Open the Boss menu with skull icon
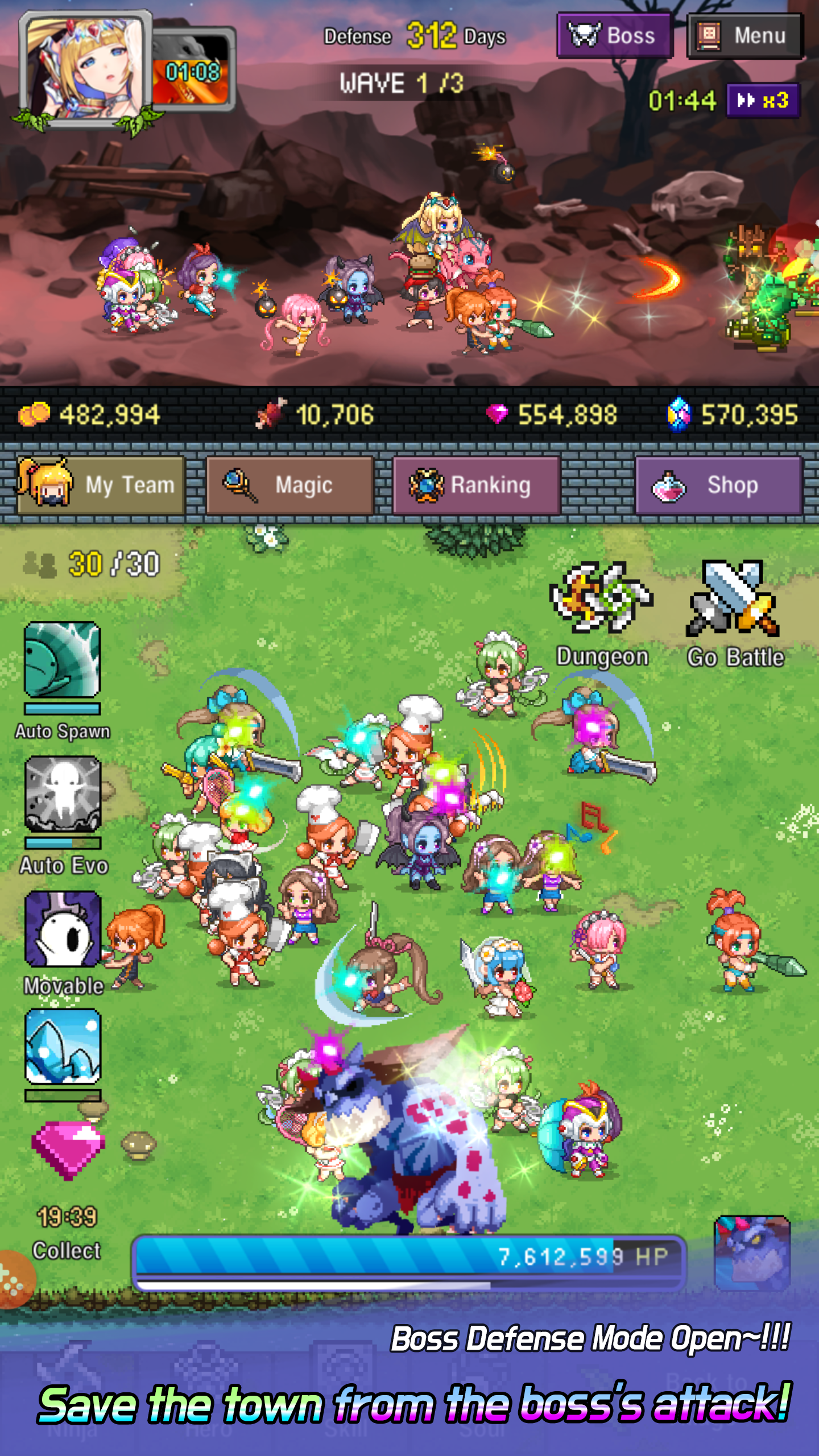This screenshot has height=1456, width=819. 614,36
